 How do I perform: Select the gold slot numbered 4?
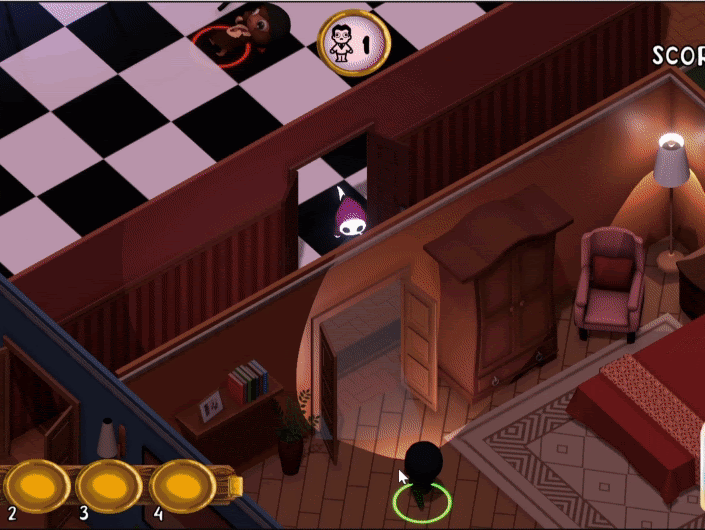(183, 486)
